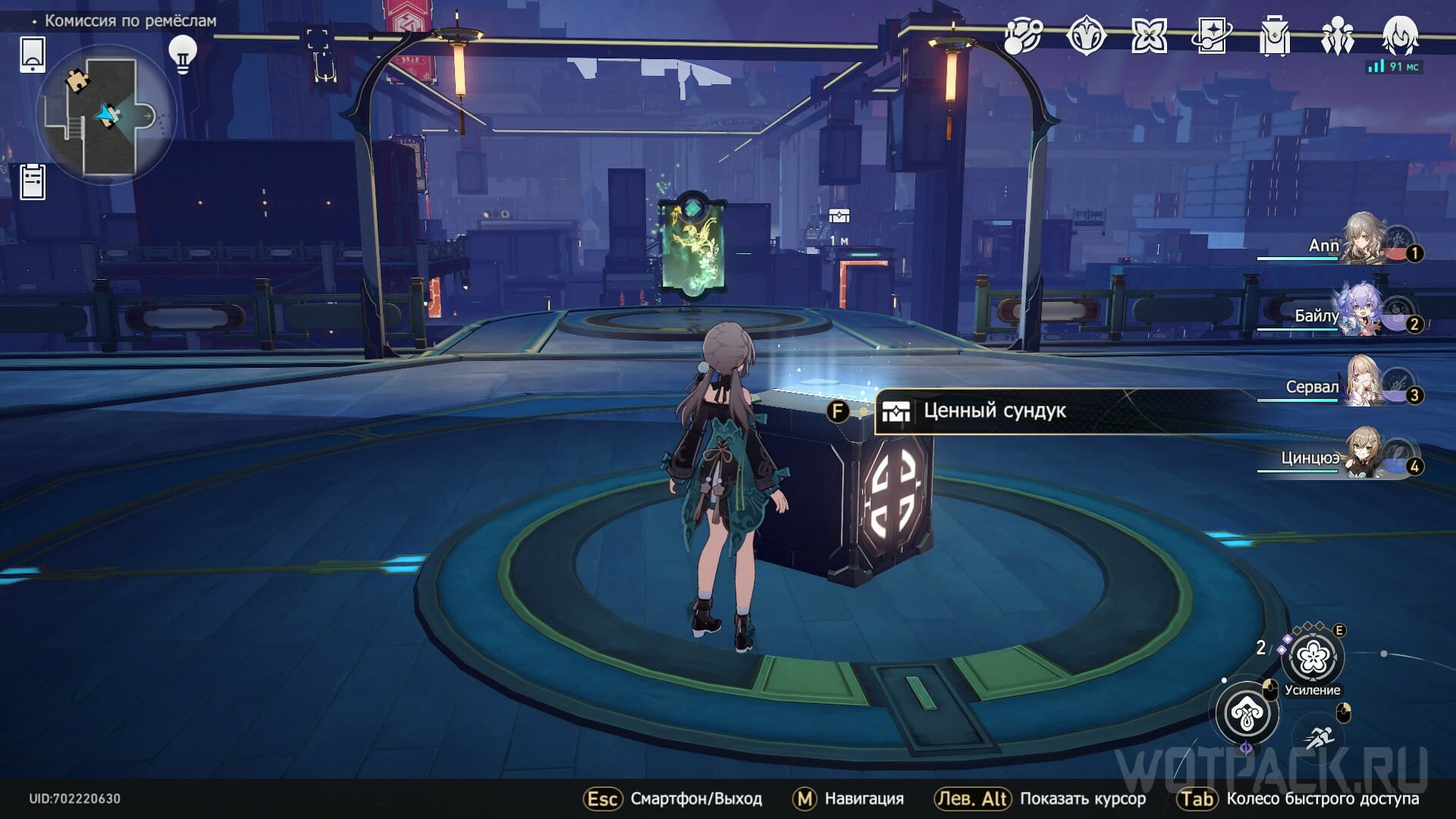Open the mission checklist icon
The height and width of the screenshot is (819, 1456).
pos(33,182)
